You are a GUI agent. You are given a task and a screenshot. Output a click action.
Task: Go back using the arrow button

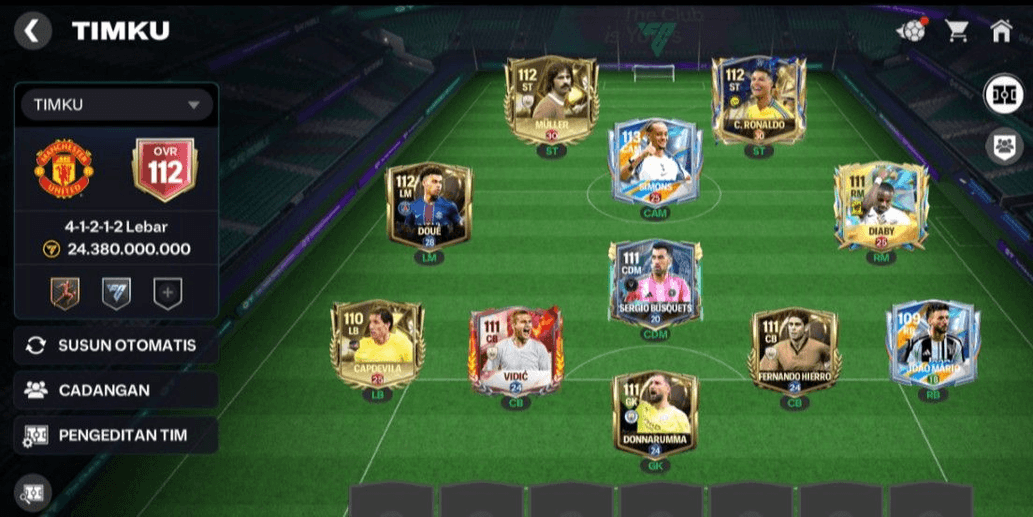click(x=33, y=31)
